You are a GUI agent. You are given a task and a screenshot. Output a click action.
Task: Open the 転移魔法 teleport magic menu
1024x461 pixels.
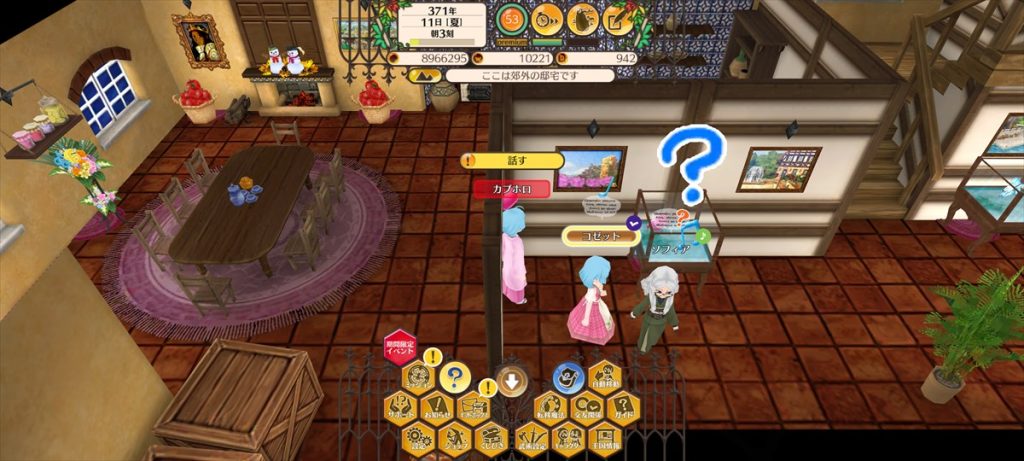(x=549, y=407)
